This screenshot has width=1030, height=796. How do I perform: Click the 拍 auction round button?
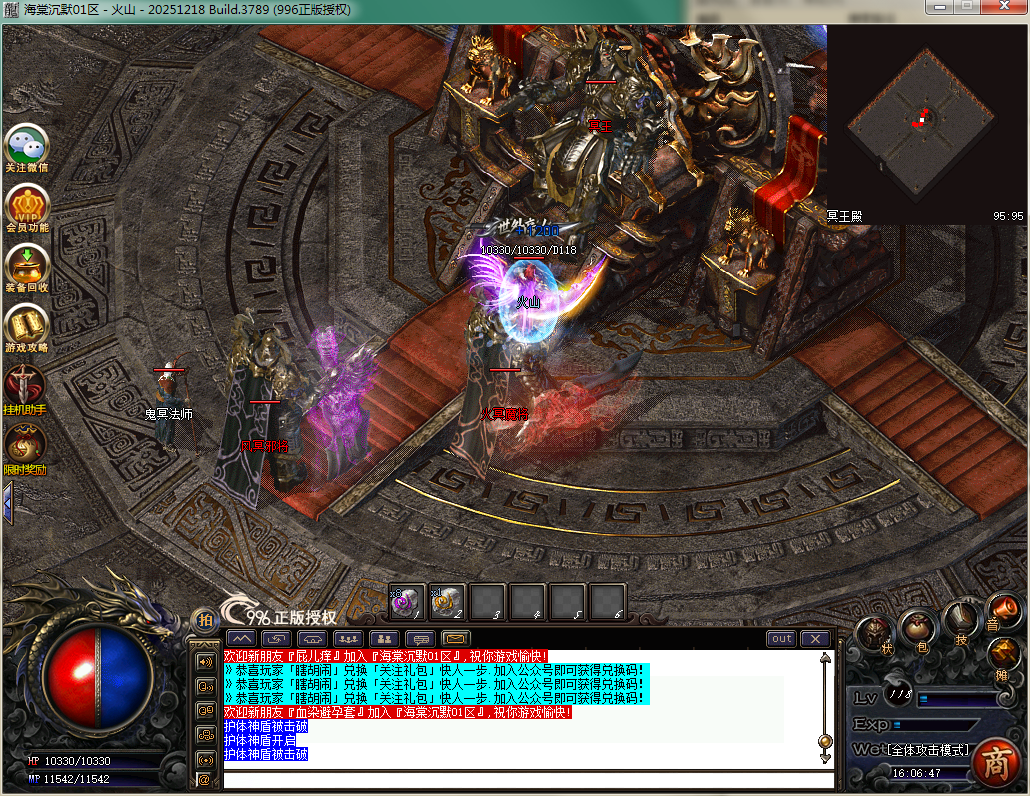(x=204, y=620)
